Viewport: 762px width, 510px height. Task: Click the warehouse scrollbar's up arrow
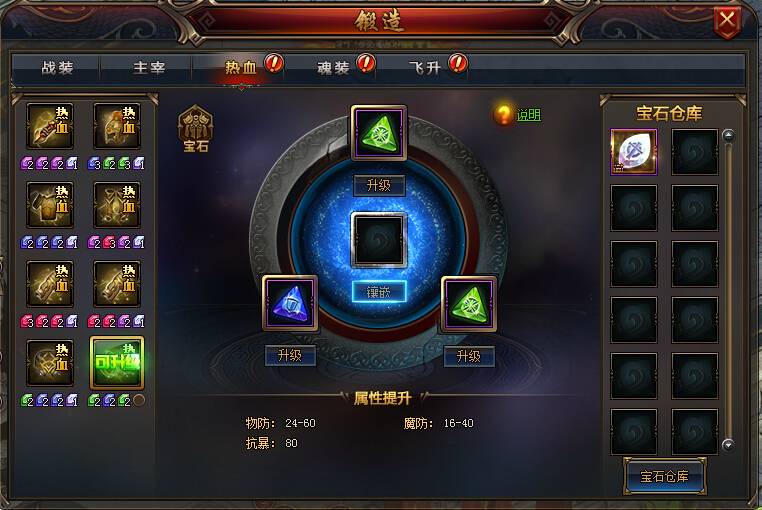[729, 135]
